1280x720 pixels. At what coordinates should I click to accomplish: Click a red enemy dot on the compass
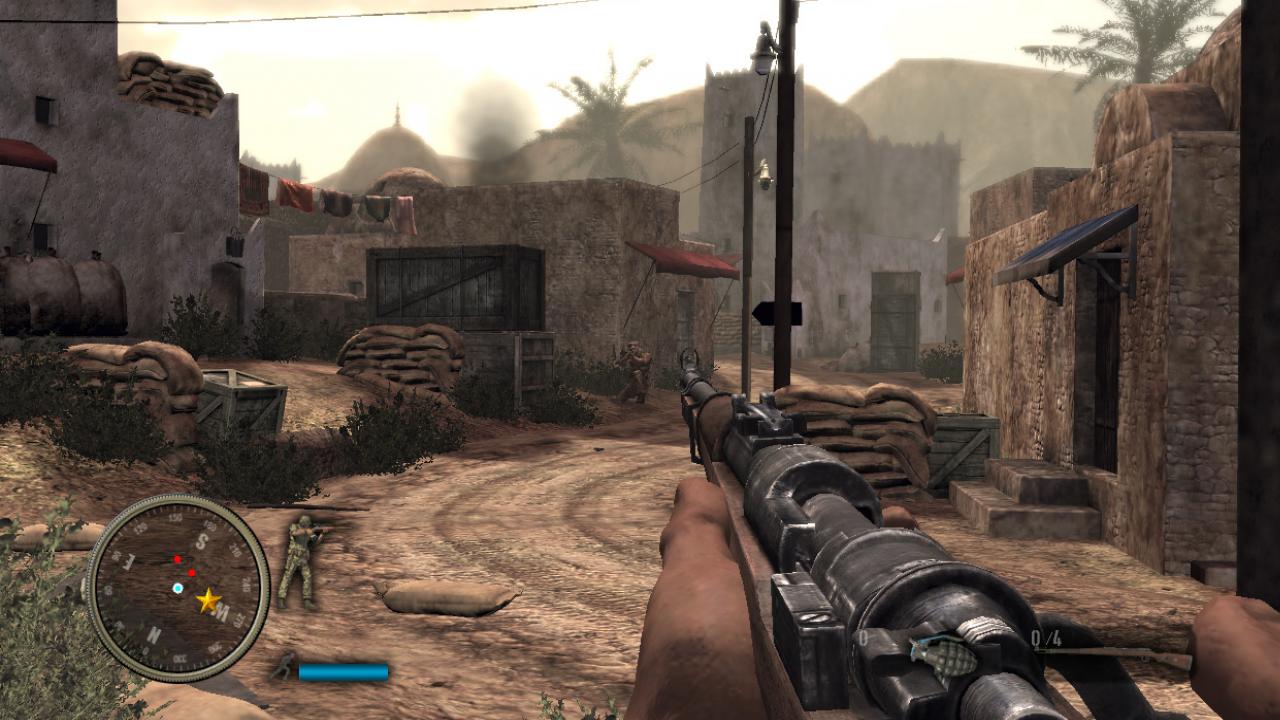tap(177, 559)
